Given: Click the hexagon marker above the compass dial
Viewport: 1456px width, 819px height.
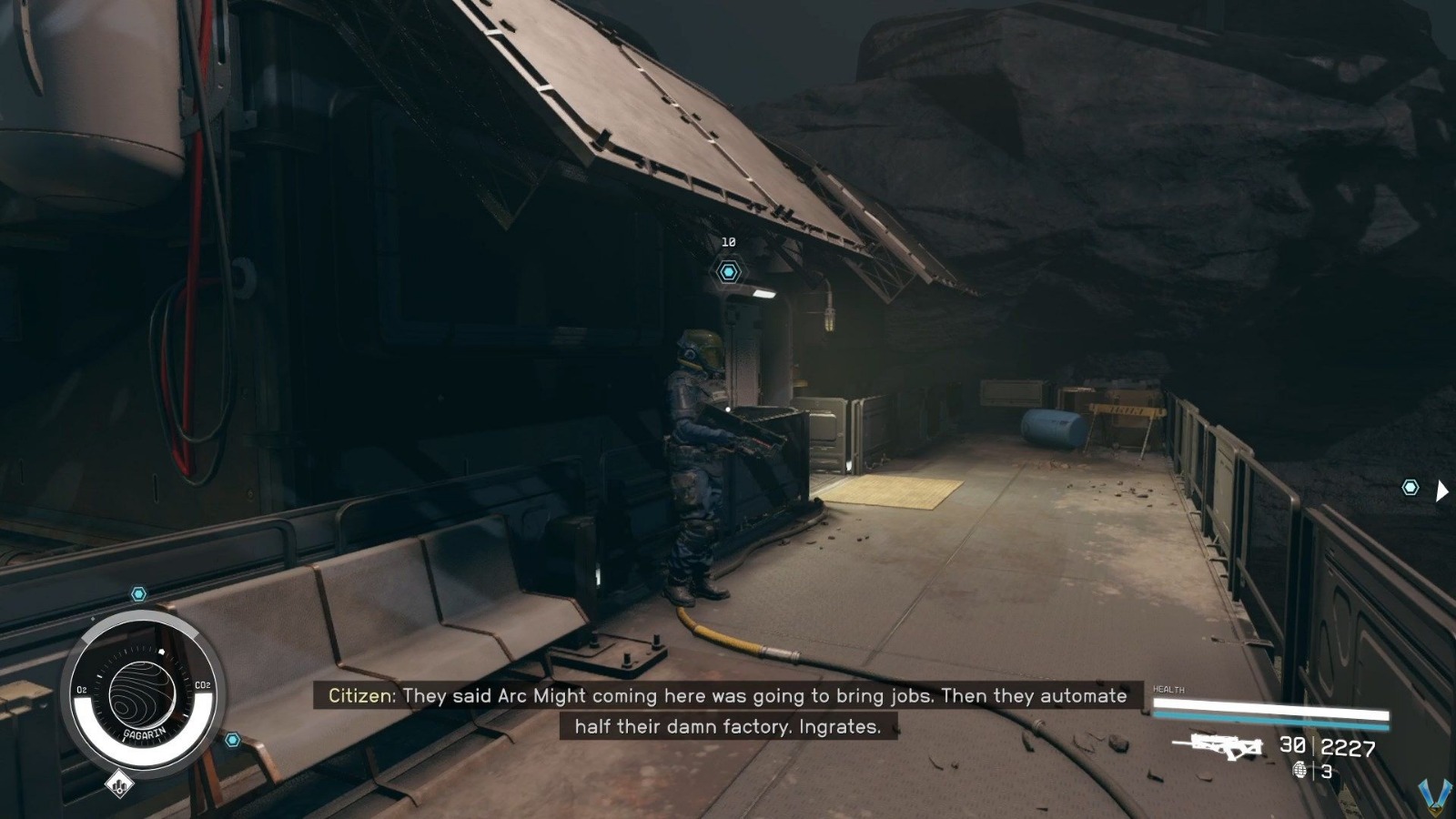Looking at the screenshot, I should 138,592.
